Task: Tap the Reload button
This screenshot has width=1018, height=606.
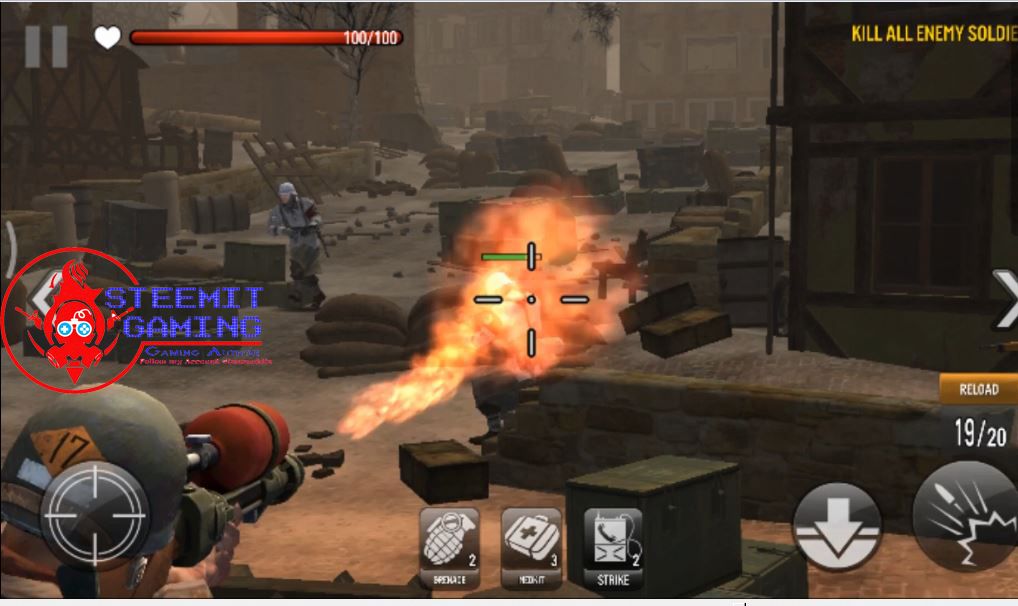Action: (977, 389)
